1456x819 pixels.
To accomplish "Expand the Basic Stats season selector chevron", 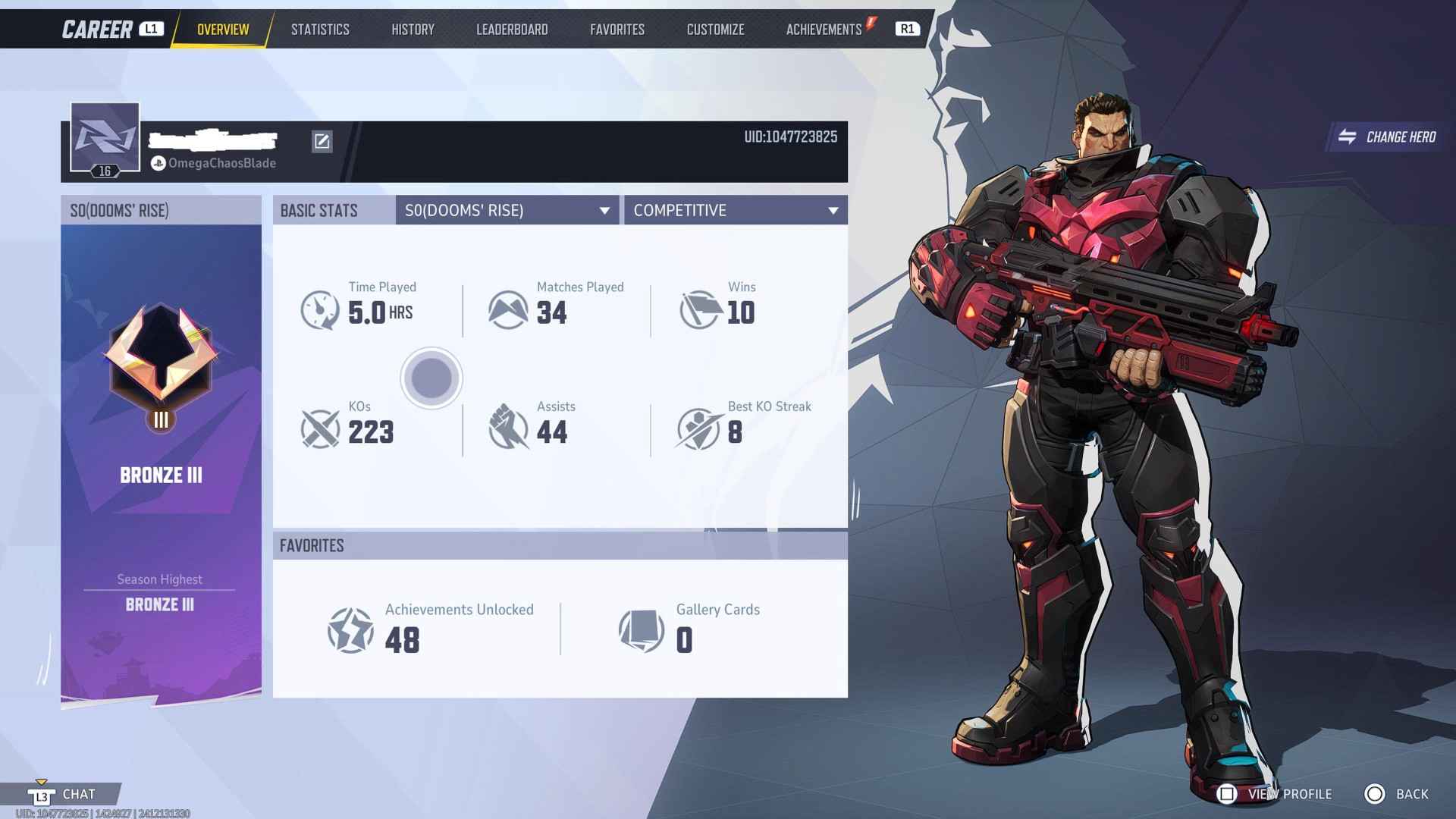I will click(x=604, y=210).
